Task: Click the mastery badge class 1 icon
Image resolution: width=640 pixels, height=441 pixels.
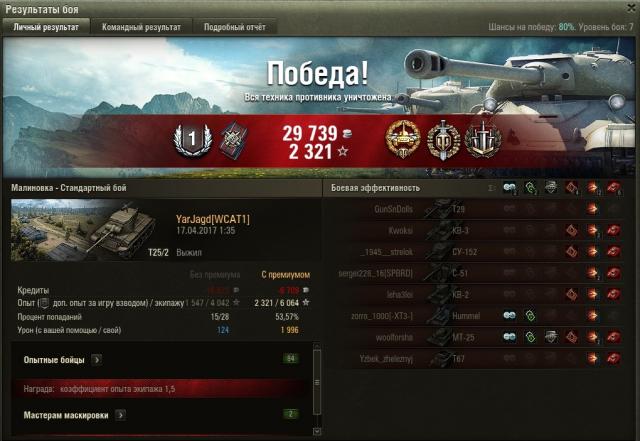Action: 189,138
